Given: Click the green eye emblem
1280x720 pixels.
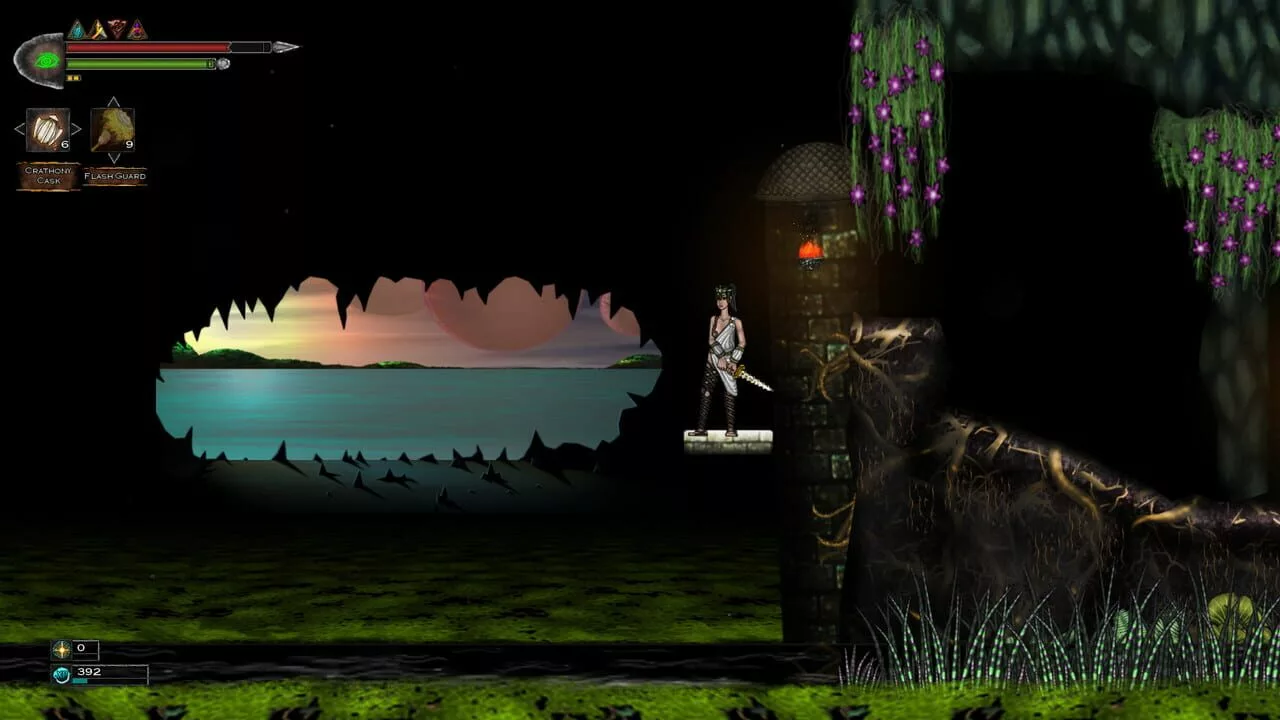Looking at the screenshot, I should pos(44,60).
